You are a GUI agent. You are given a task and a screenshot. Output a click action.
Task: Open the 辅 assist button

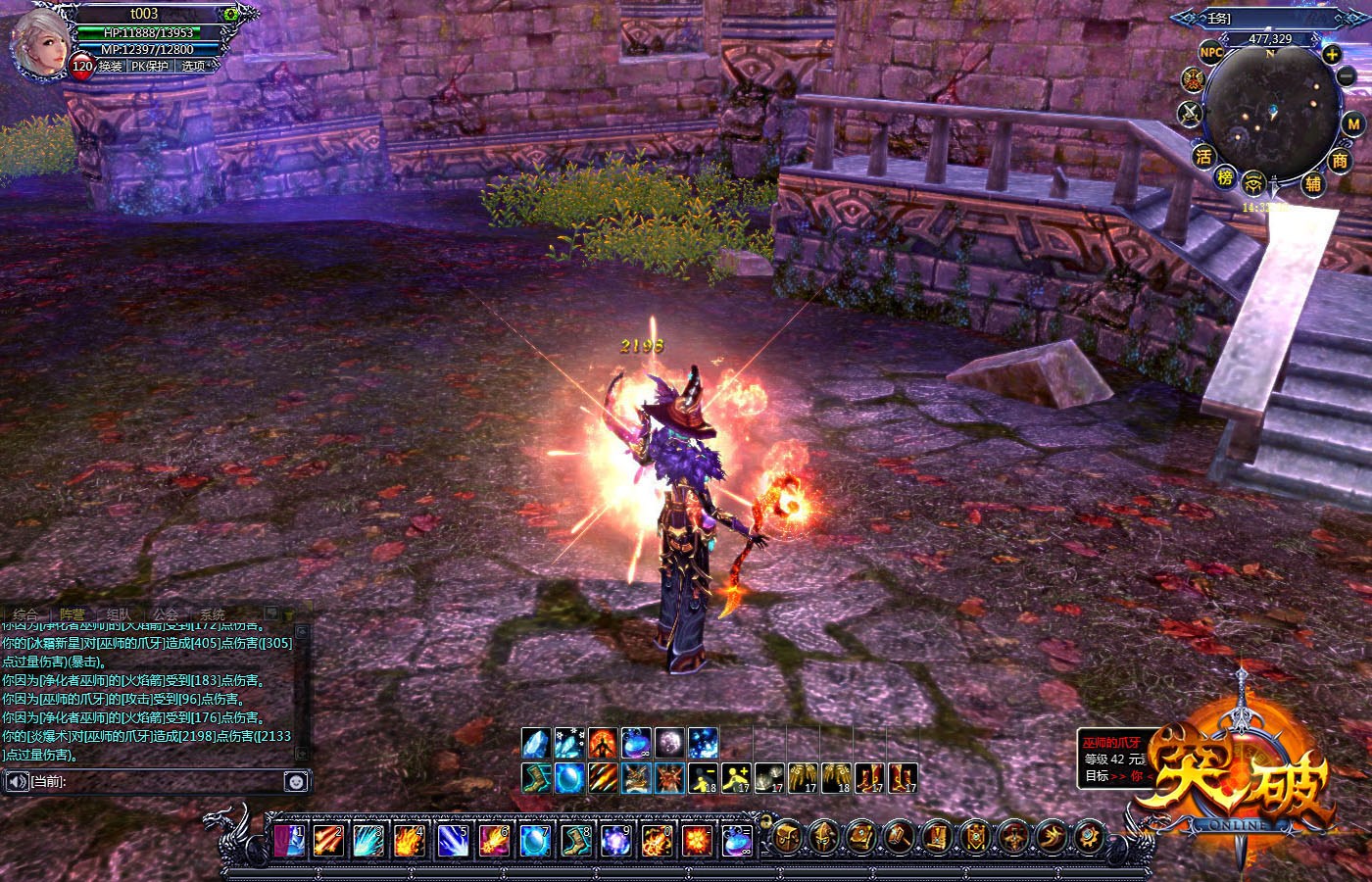pyautogui.click(x=1313, y=183)
